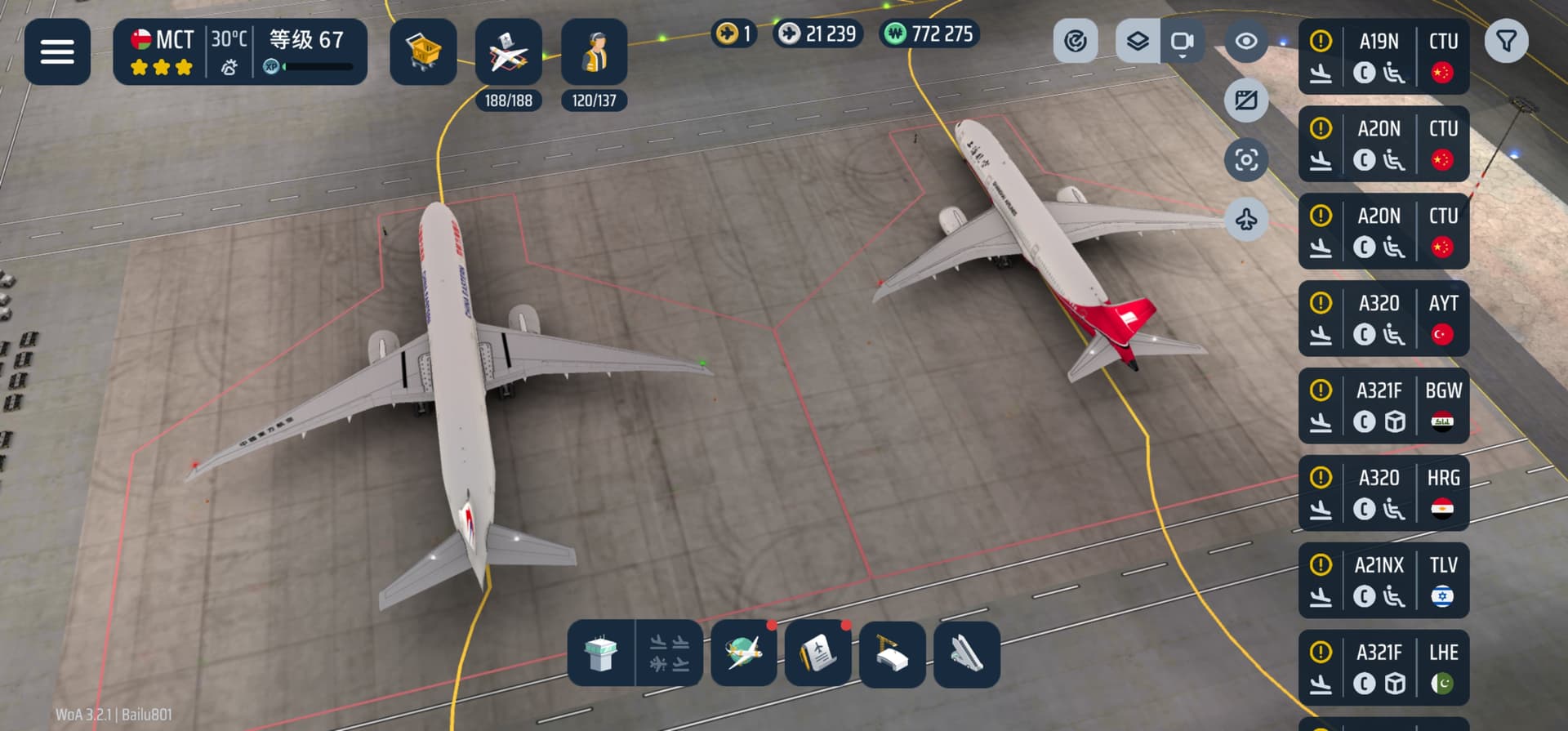Screen dimensions: 1568x731
Task: Open the globe destinations map
Action: 743,653
